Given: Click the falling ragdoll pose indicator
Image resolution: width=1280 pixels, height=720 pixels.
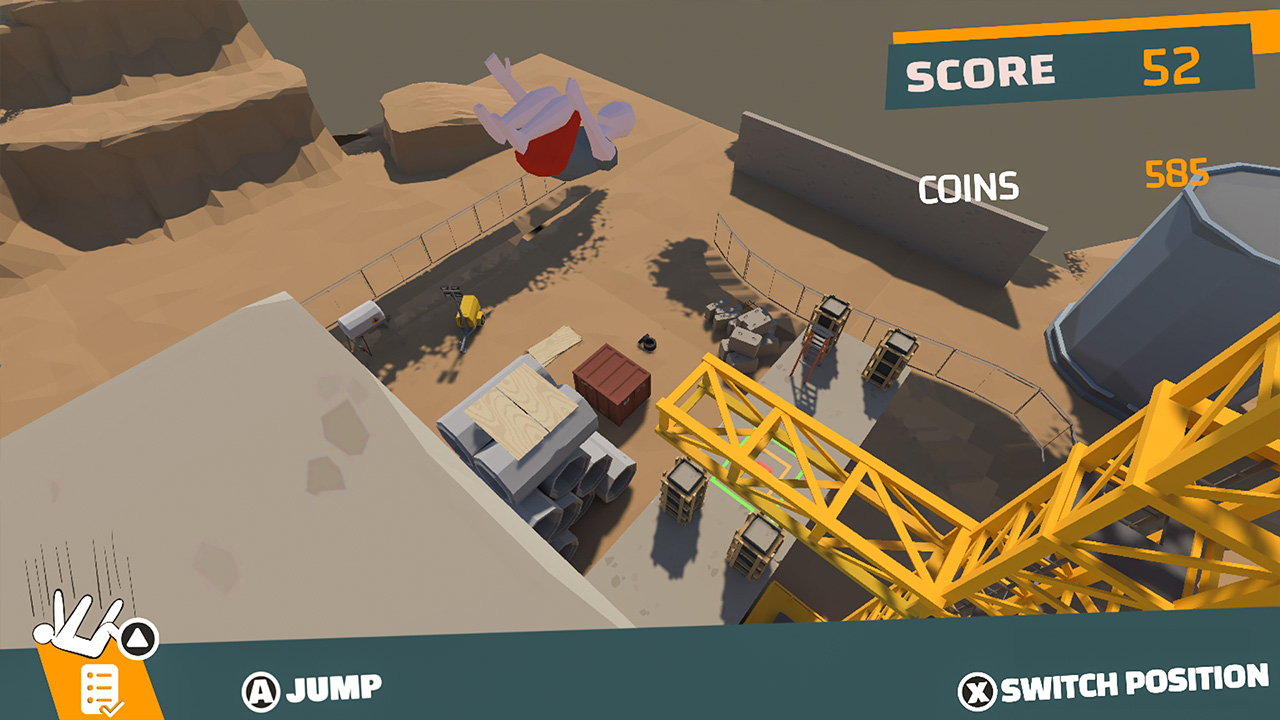Looking at the screenshot, I should 80,625.
